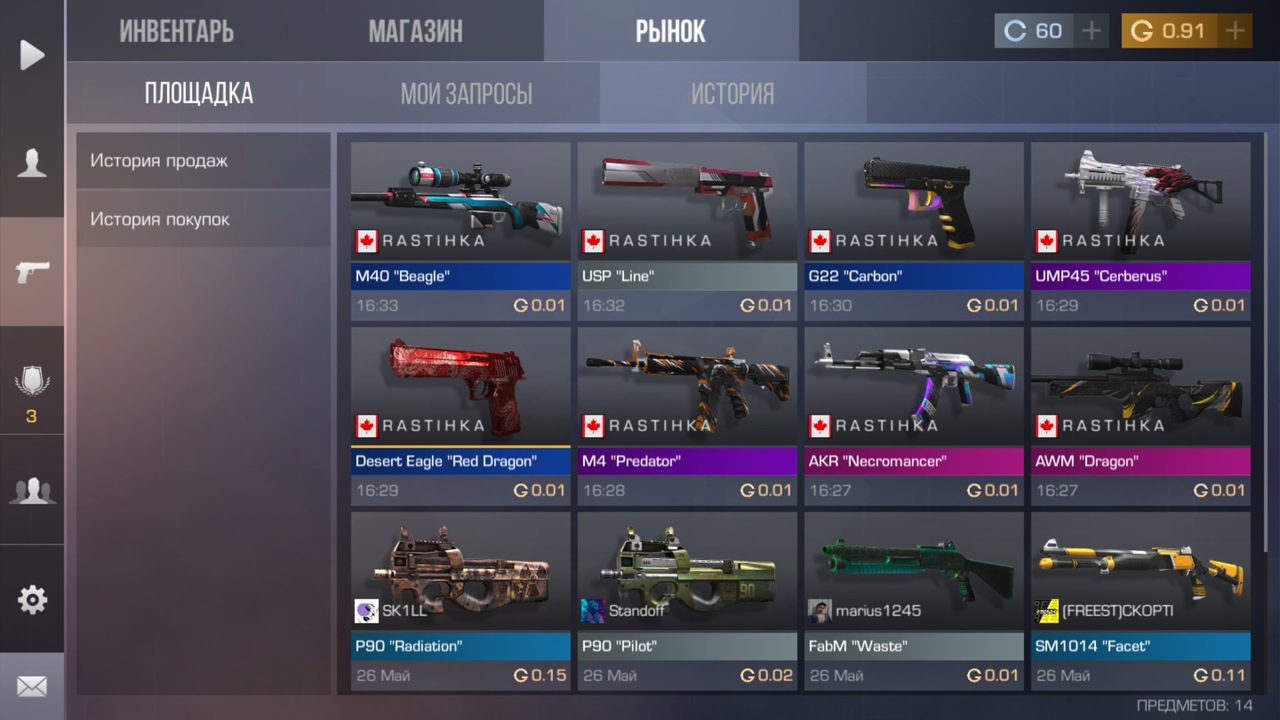This screenshot has width=1280, height=720.
Task: Click the play arrow in the sidebar
Action: click(x=32, y=55)
